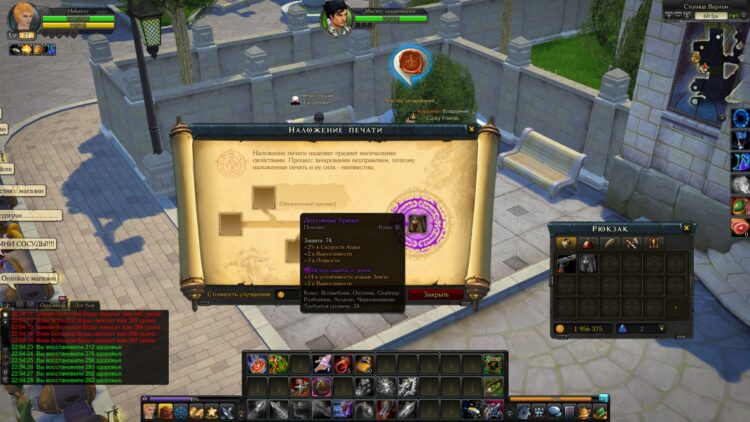The image size is (750, 422).
Task: Select the grey armor item in the backpack
Action: point(589,262)
